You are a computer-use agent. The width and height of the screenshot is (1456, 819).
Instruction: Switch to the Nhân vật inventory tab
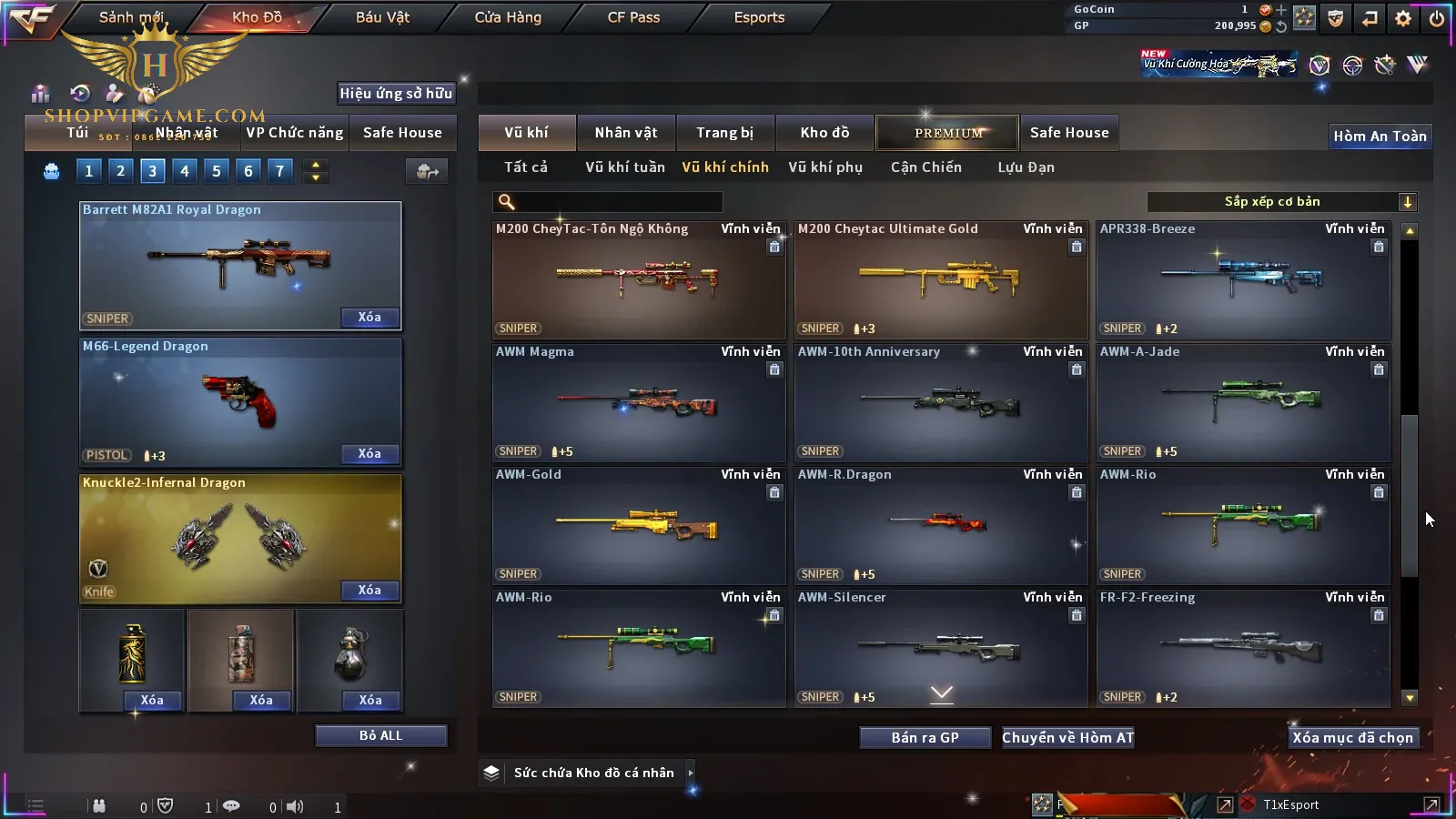click(x=625, y=133)
